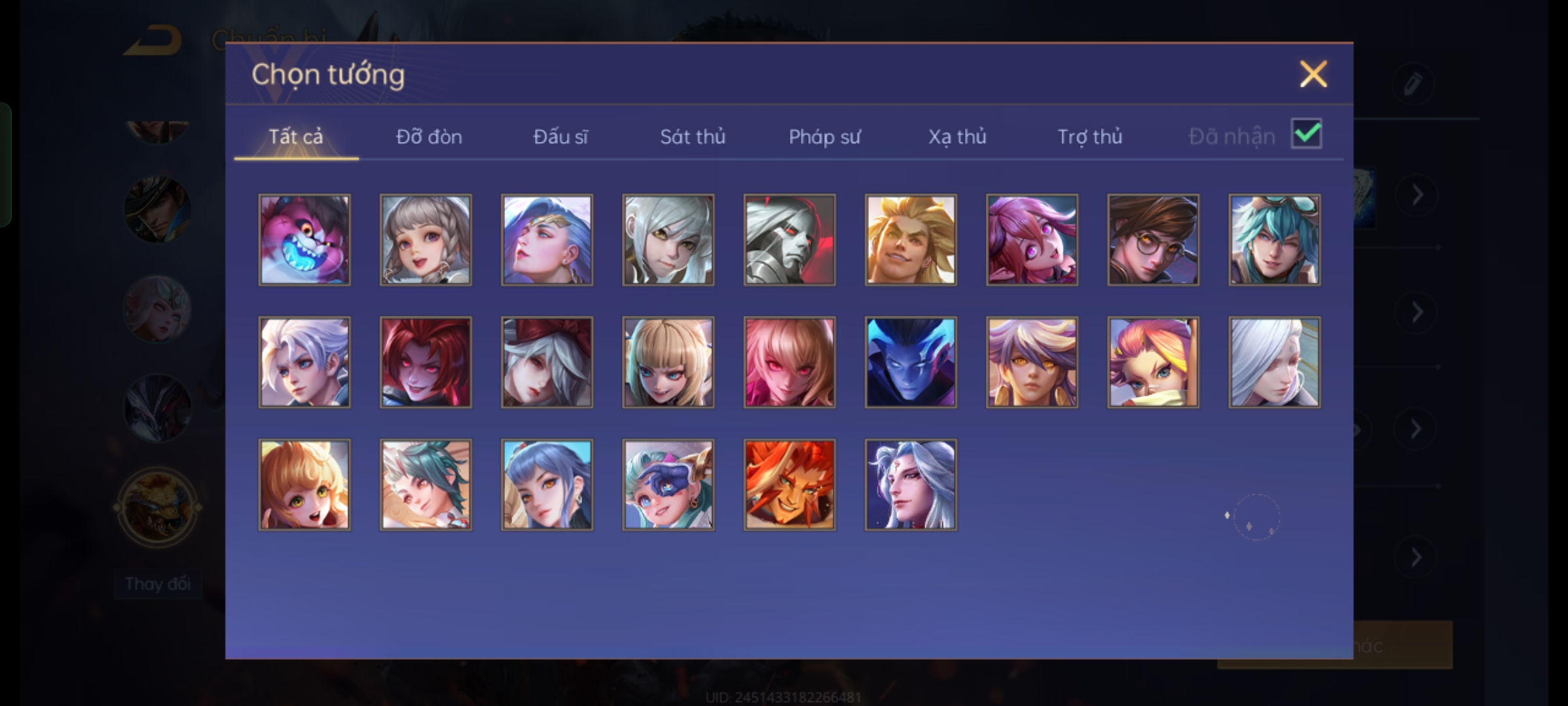
Task: Pick the grey-haired girl with braids
Action: tap(425, 240)
